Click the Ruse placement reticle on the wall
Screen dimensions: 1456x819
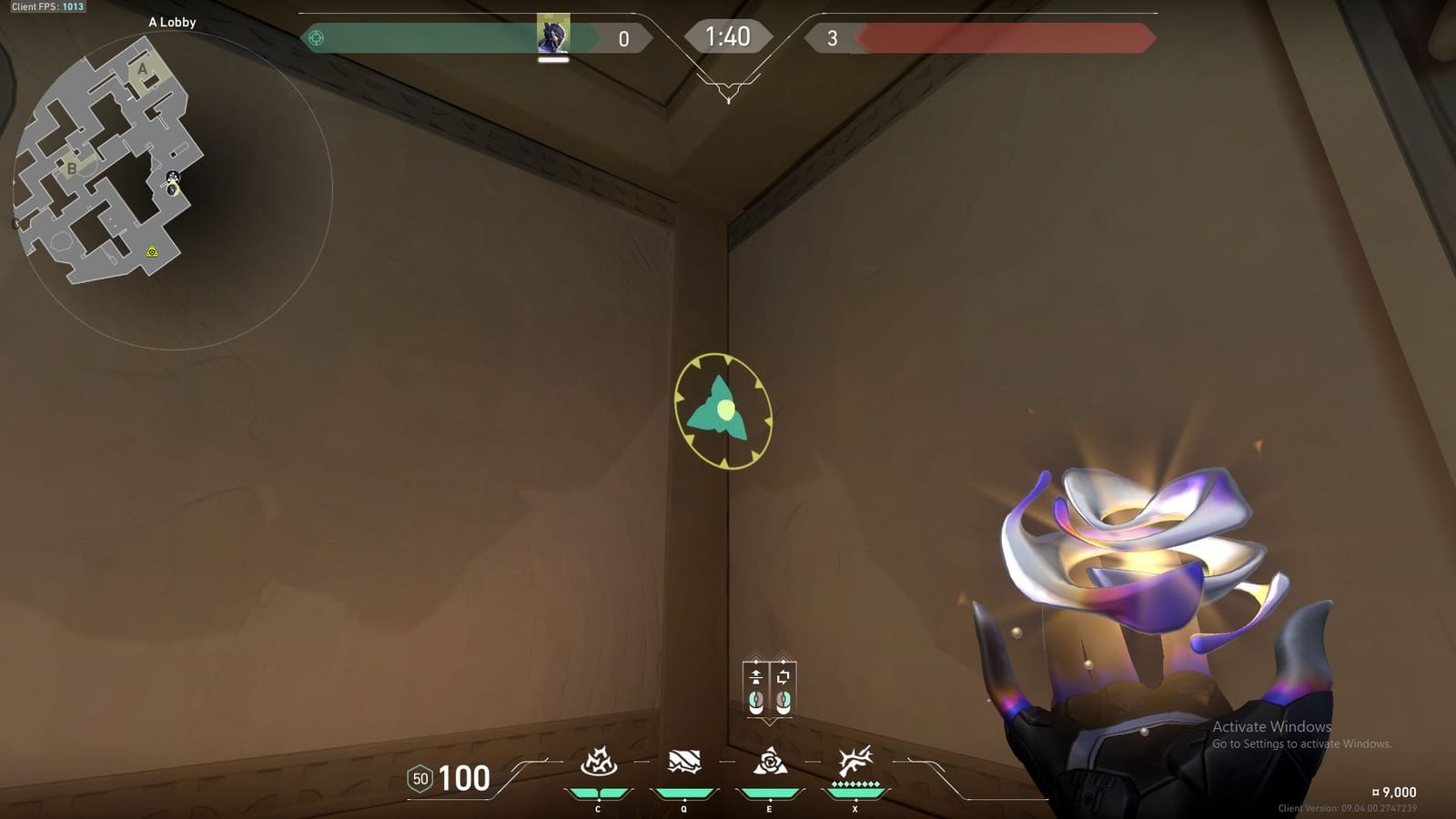point(723,409)
